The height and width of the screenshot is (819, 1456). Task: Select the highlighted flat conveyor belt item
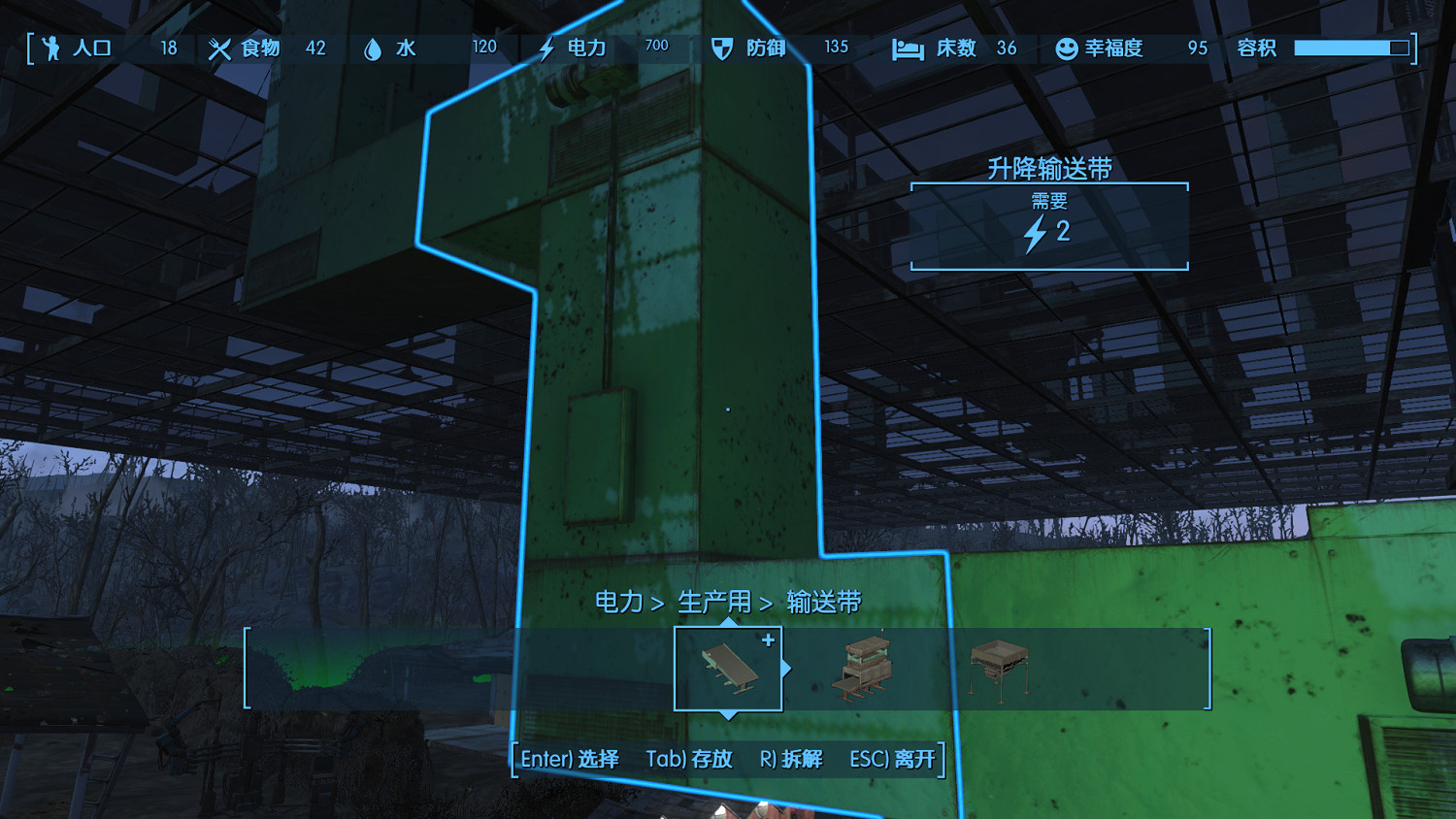(728, 668)
